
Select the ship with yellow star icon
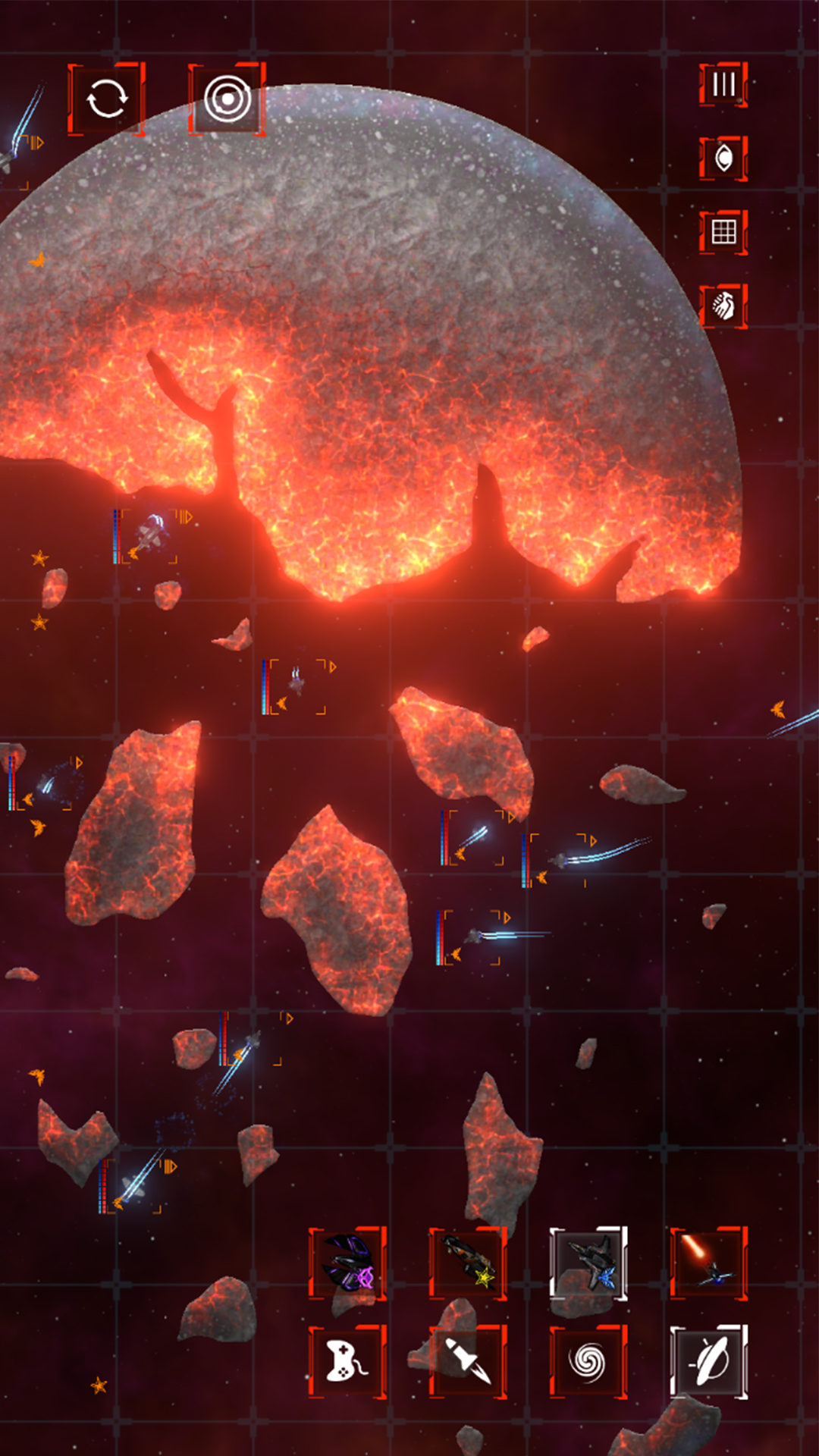(468, 1263)
